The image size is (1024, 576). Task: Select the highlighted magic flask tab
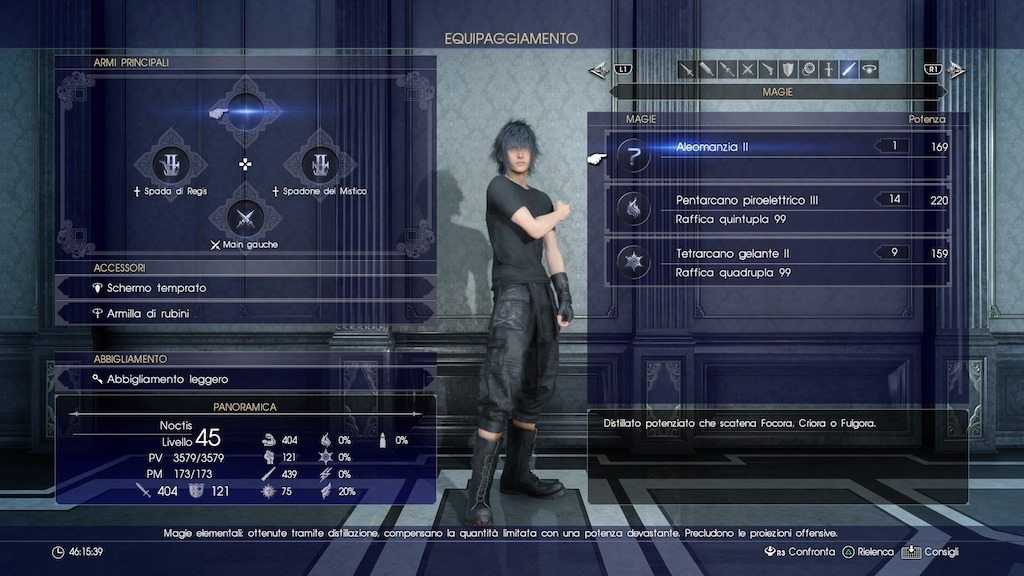(x=848, y=69)
